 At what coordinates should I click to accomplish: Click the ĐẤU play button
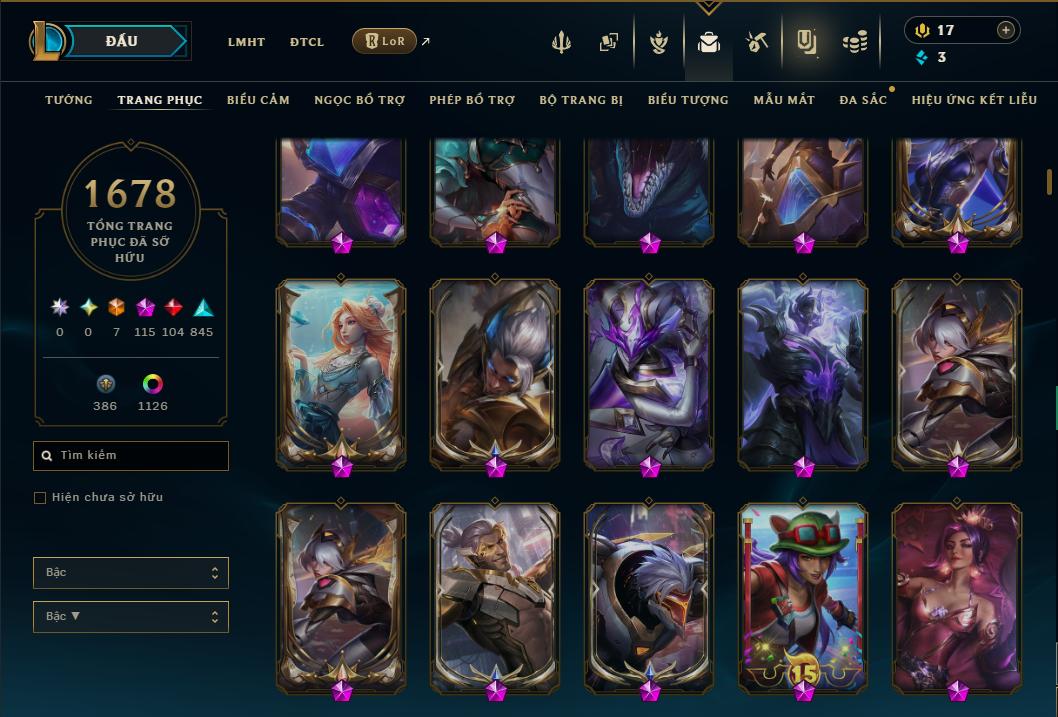(x=122, y=41)
